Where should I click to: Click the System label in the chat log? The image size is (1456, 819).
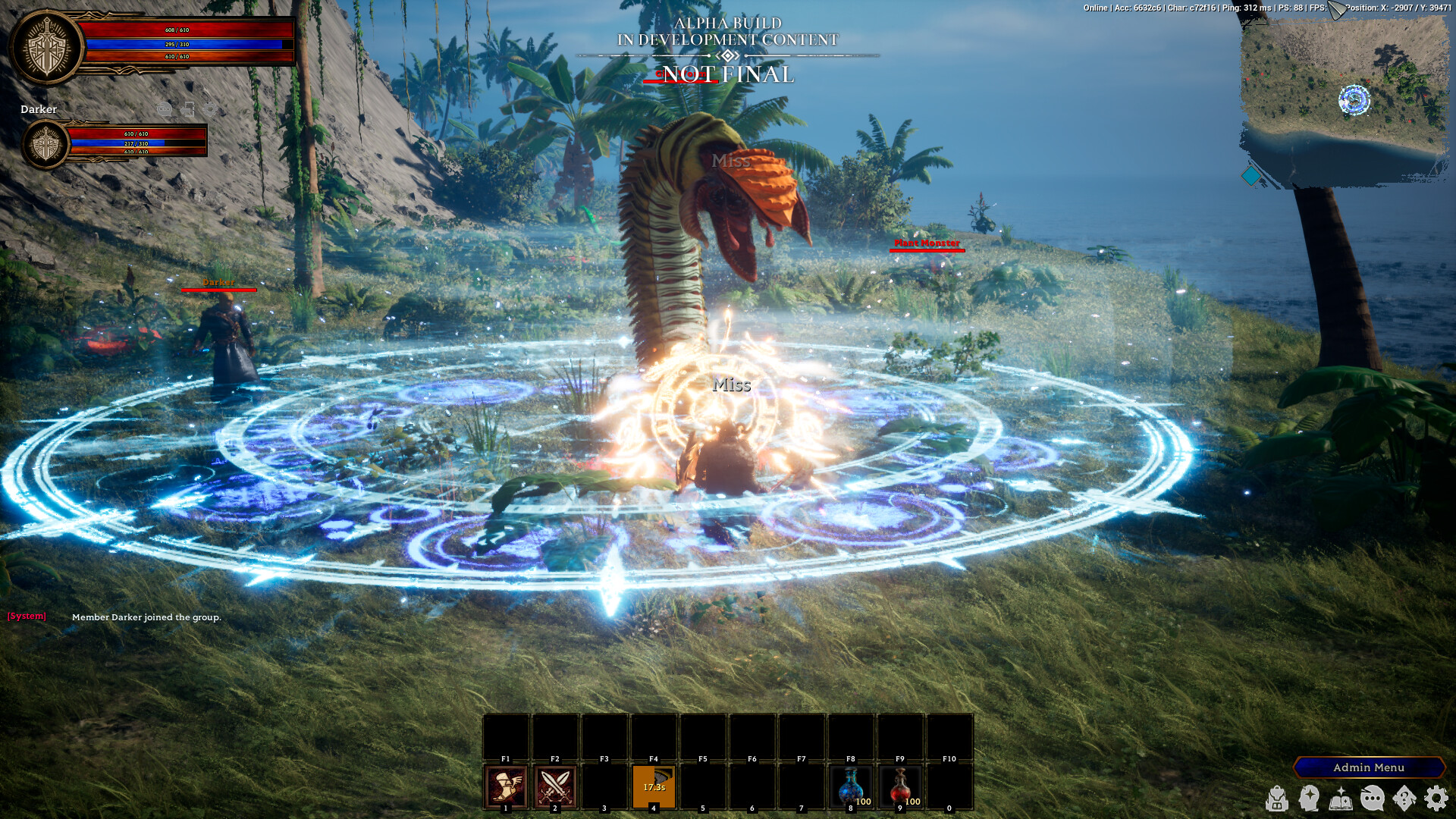tap(25, 616)
